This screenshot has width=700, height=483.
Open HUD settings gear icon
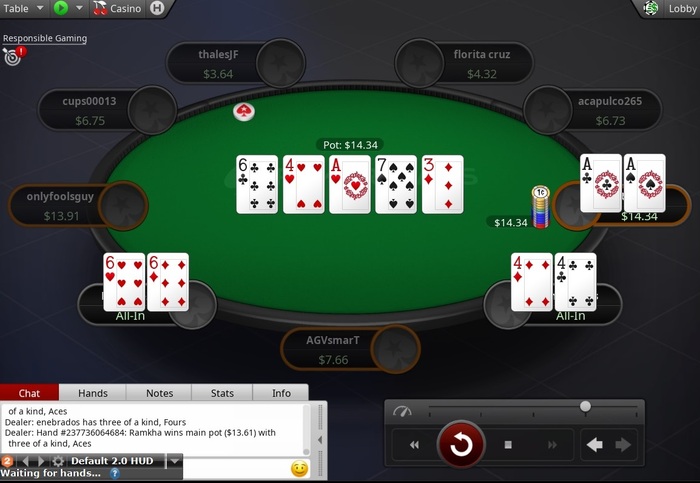click(58, 461)
